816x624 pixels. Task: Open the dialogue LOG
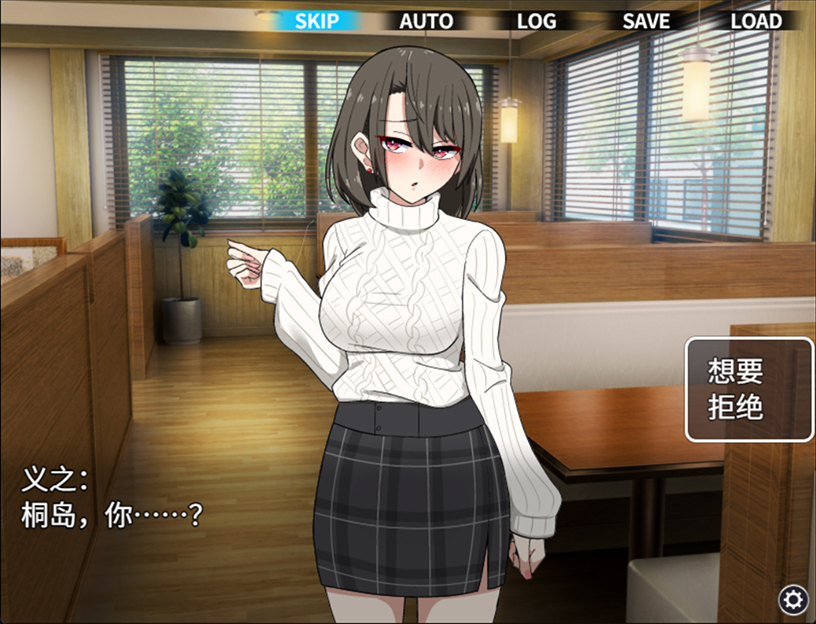(x=536, y=20)
